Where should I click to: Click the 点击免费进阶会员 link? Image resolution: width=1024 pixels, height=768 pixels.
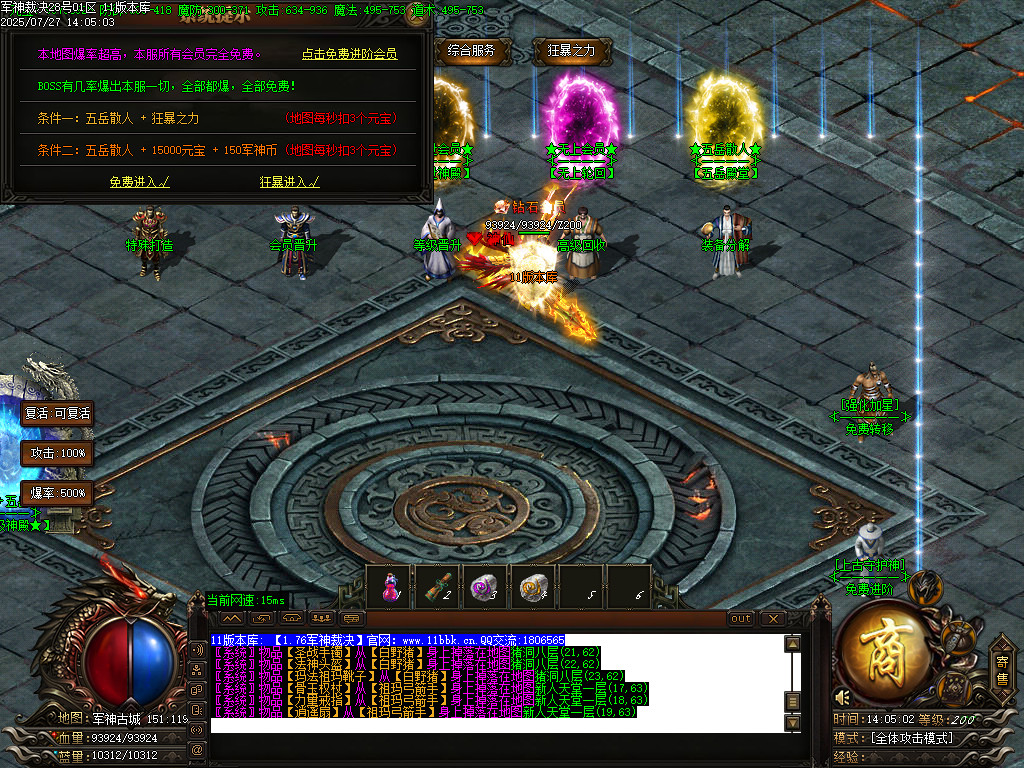click(349, 54)
